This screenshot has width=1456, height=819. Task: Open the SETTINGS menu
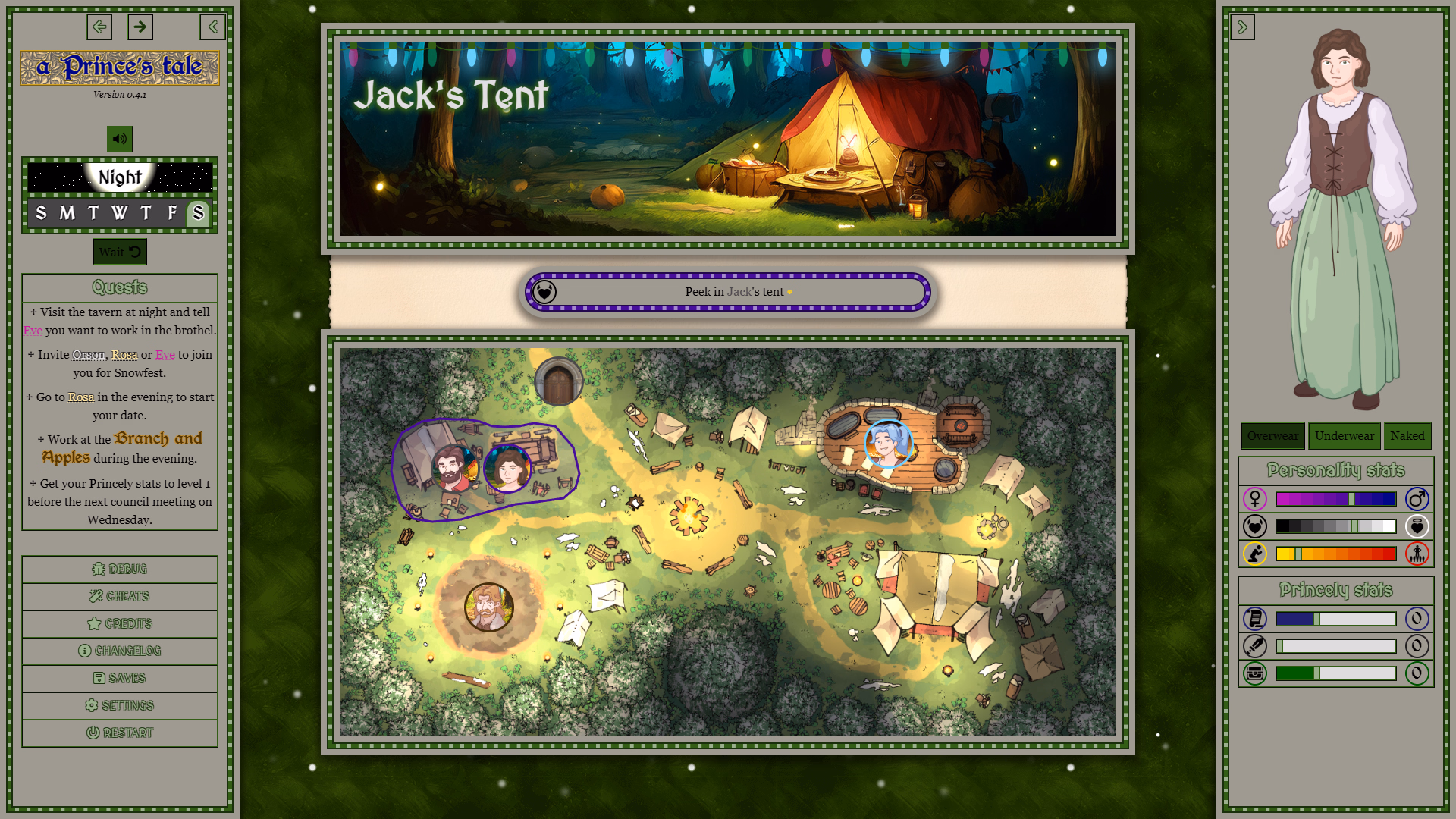point(119,705)
